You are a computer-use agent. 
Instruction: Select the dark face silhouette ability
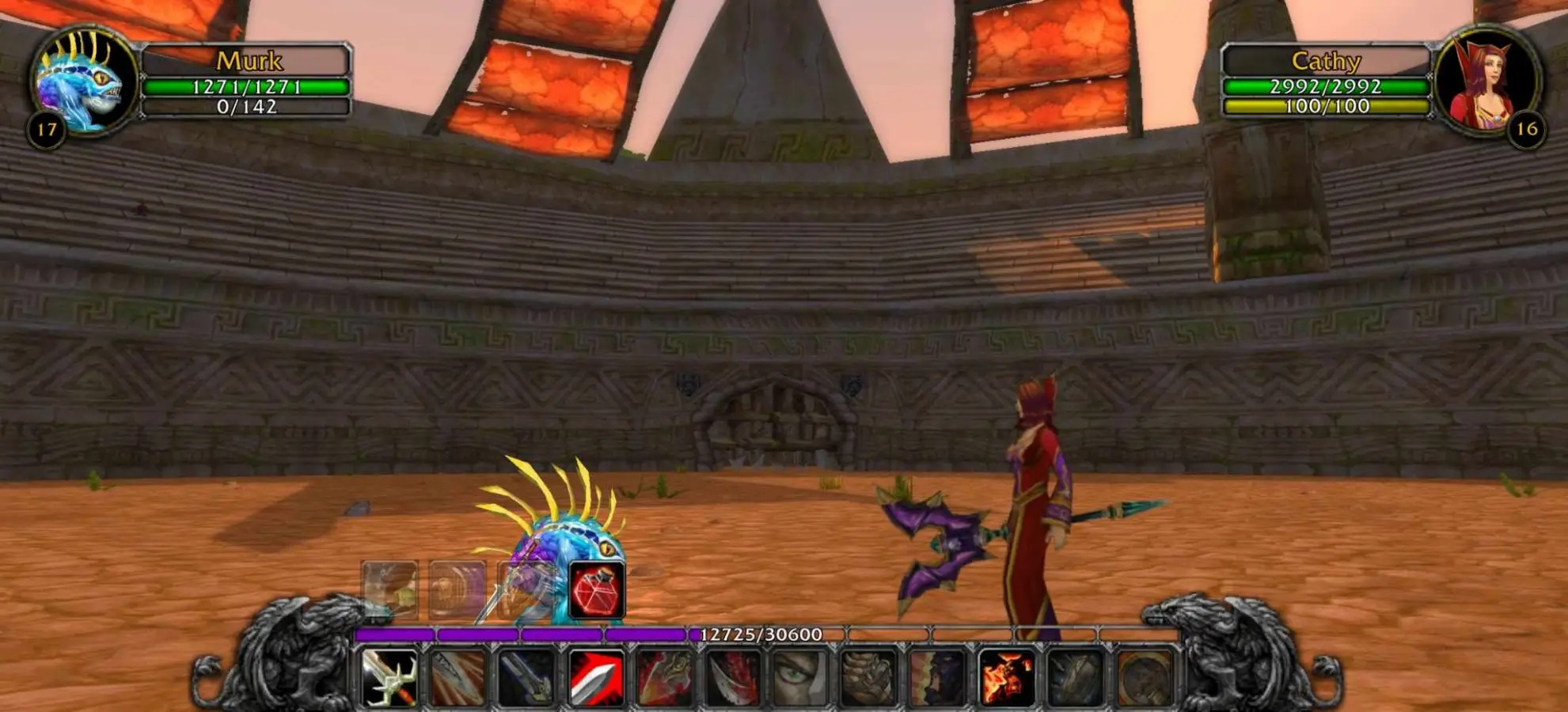coord(937,677)
